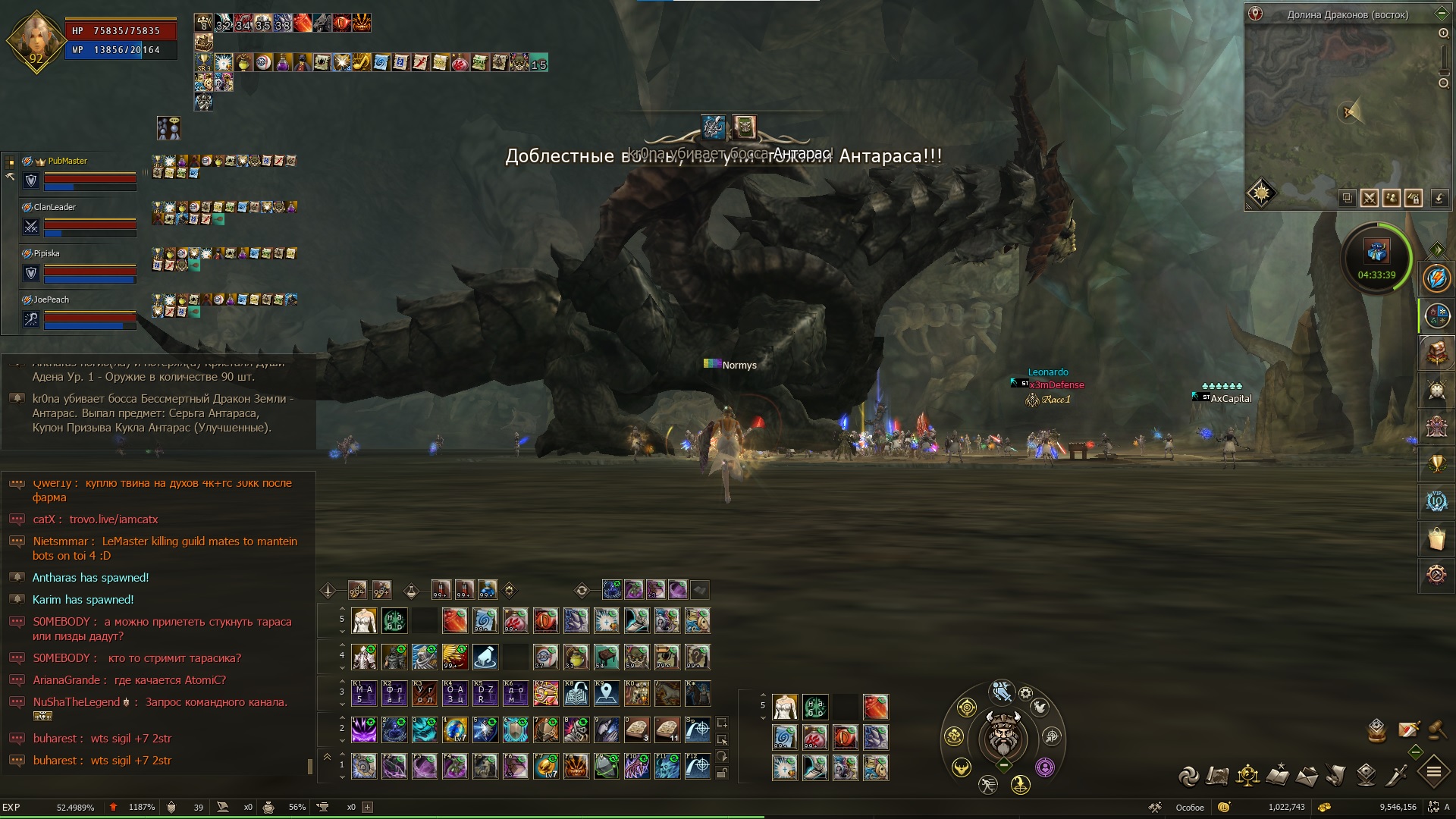Screen dimensions: 1456x819
Task: Toggle the hotbar padlock lock button
Action: coord(722,773)
